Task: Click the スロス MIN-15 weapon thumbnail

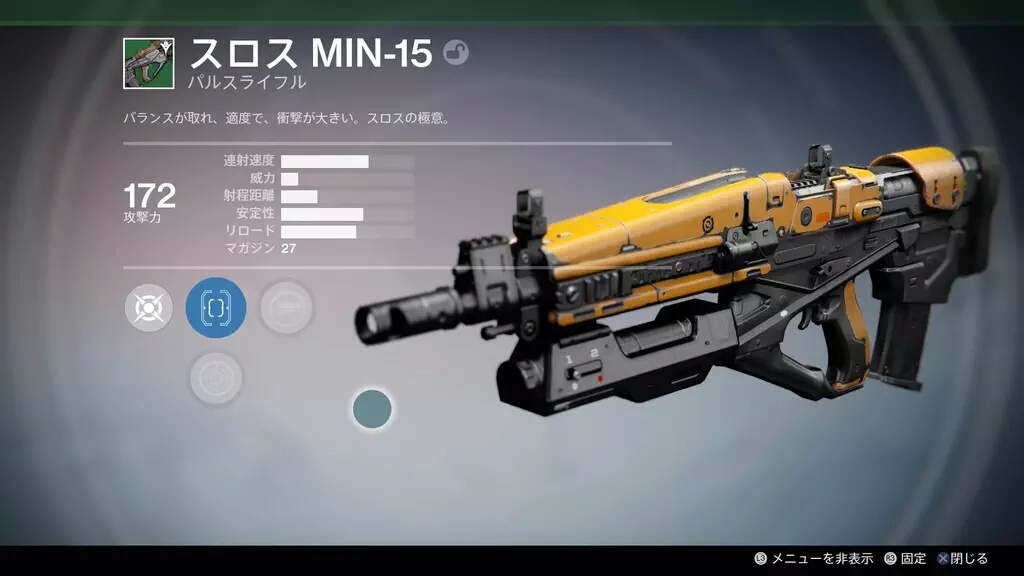Action: pos(149,63)
